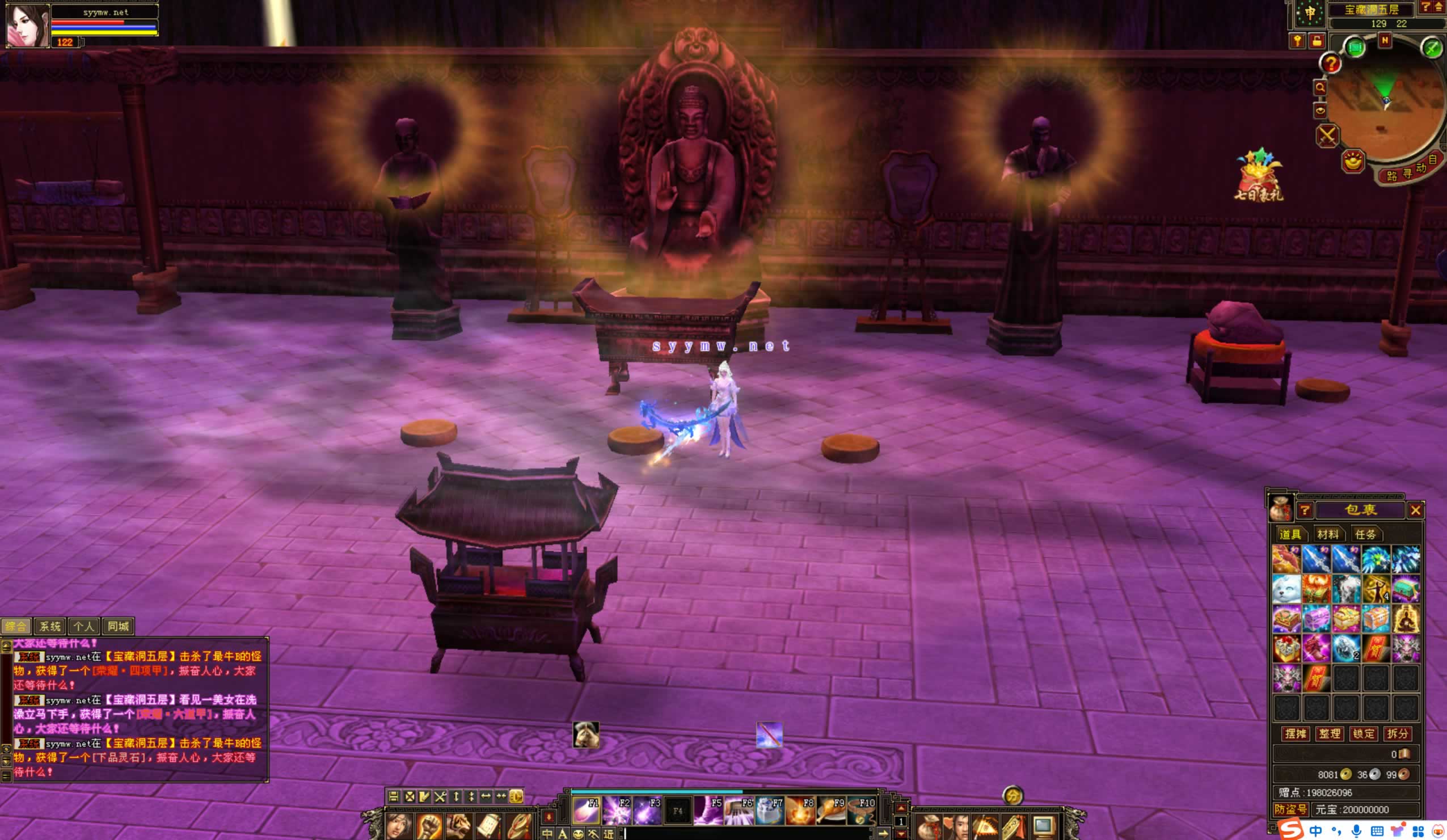1447x840 pixels.
Task: Open a 摆摊 stall from the bag
Action: click(1295, 734)
